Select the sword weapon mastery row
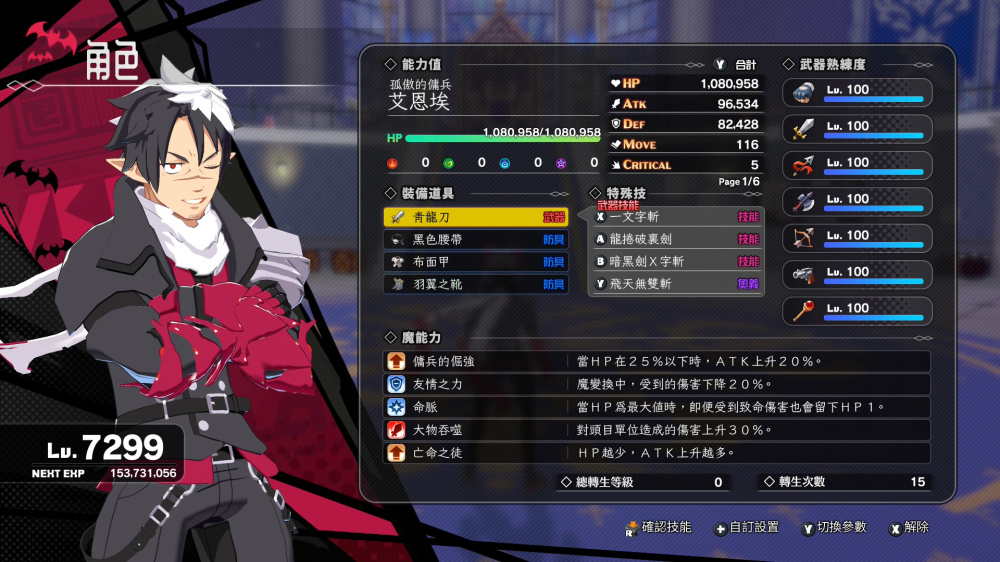The width and height of the screenshot is (1000, 562). (x=857, y=128)
